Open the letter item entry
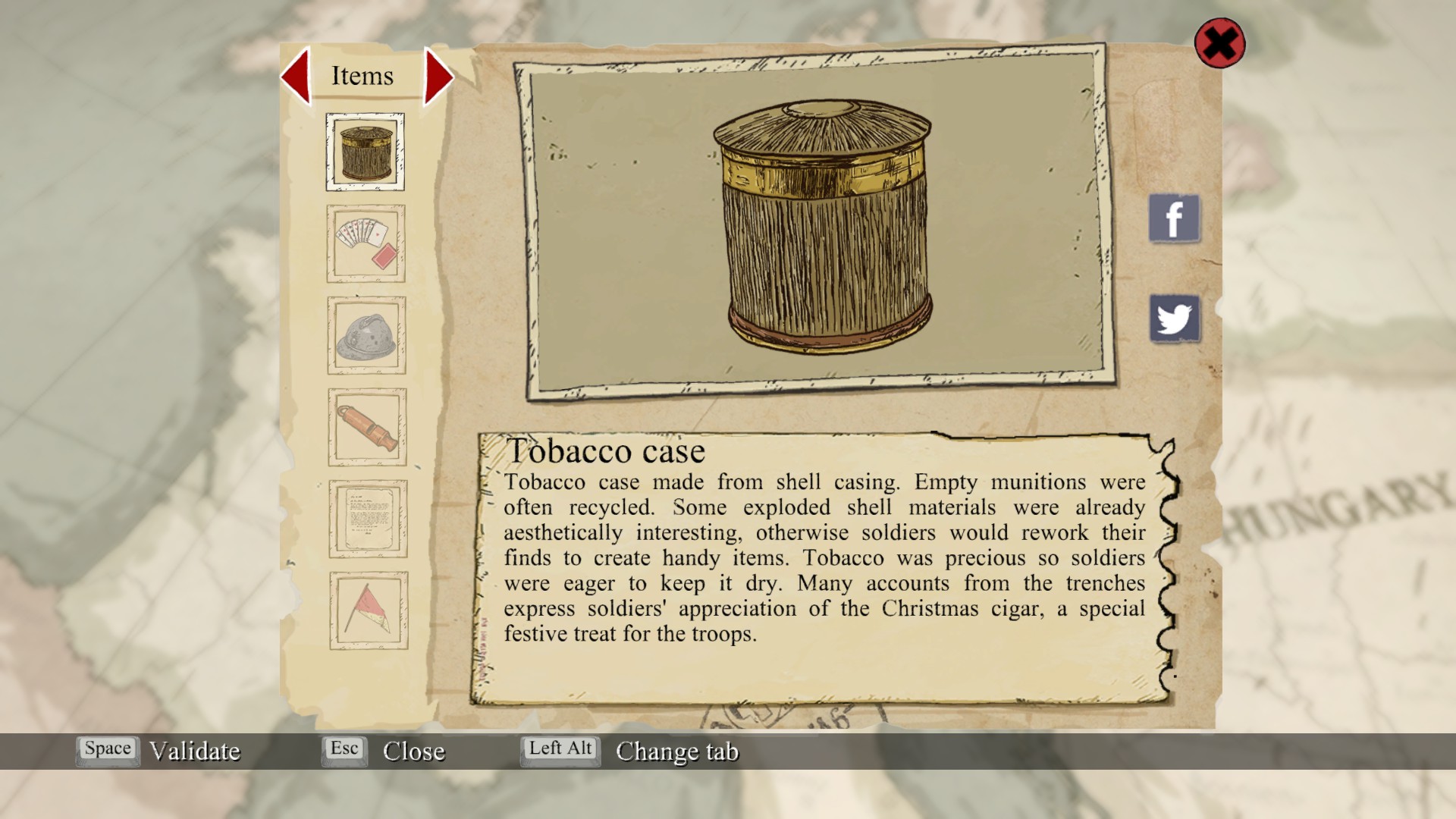1456x819 pixels. (368, 519)
